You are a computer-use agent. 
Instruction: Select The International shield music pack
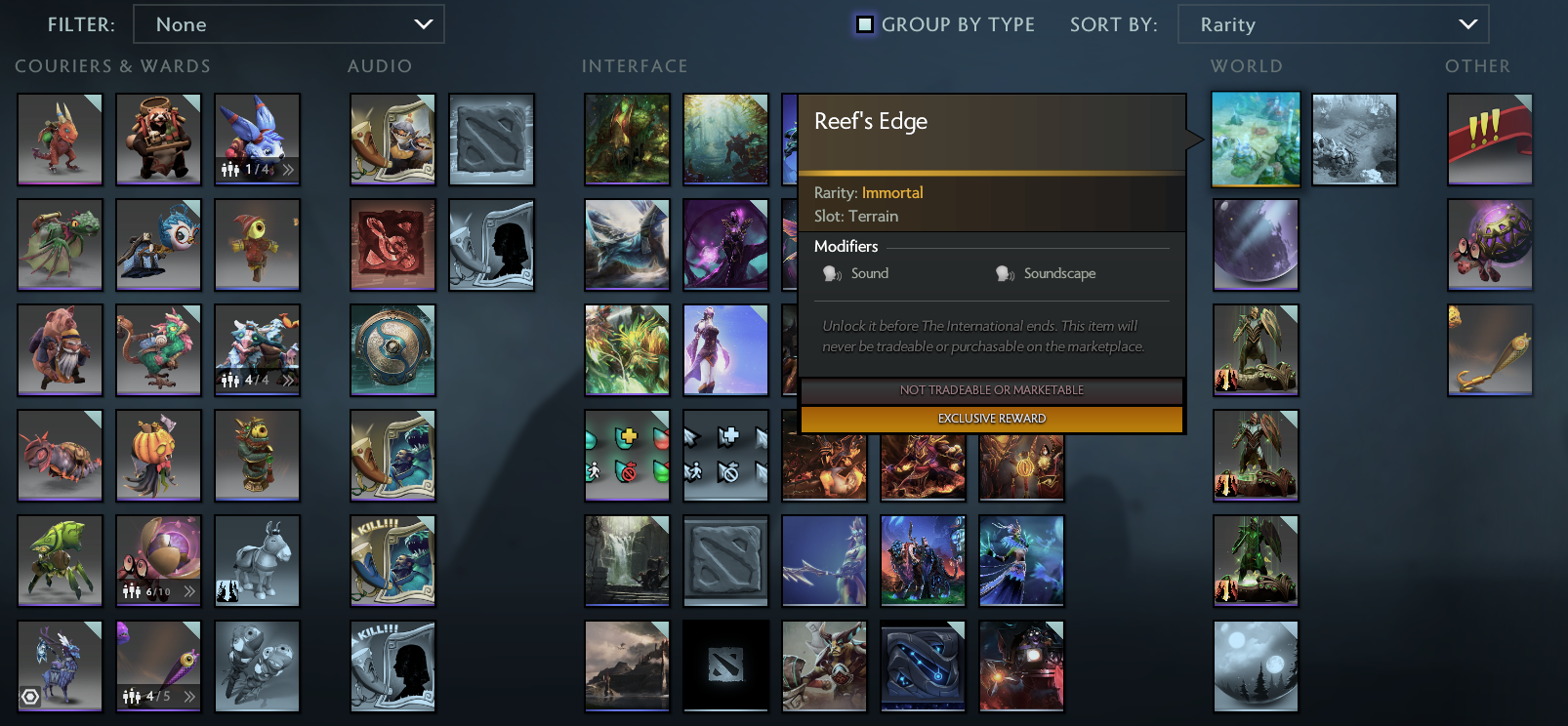coord(392,350)
